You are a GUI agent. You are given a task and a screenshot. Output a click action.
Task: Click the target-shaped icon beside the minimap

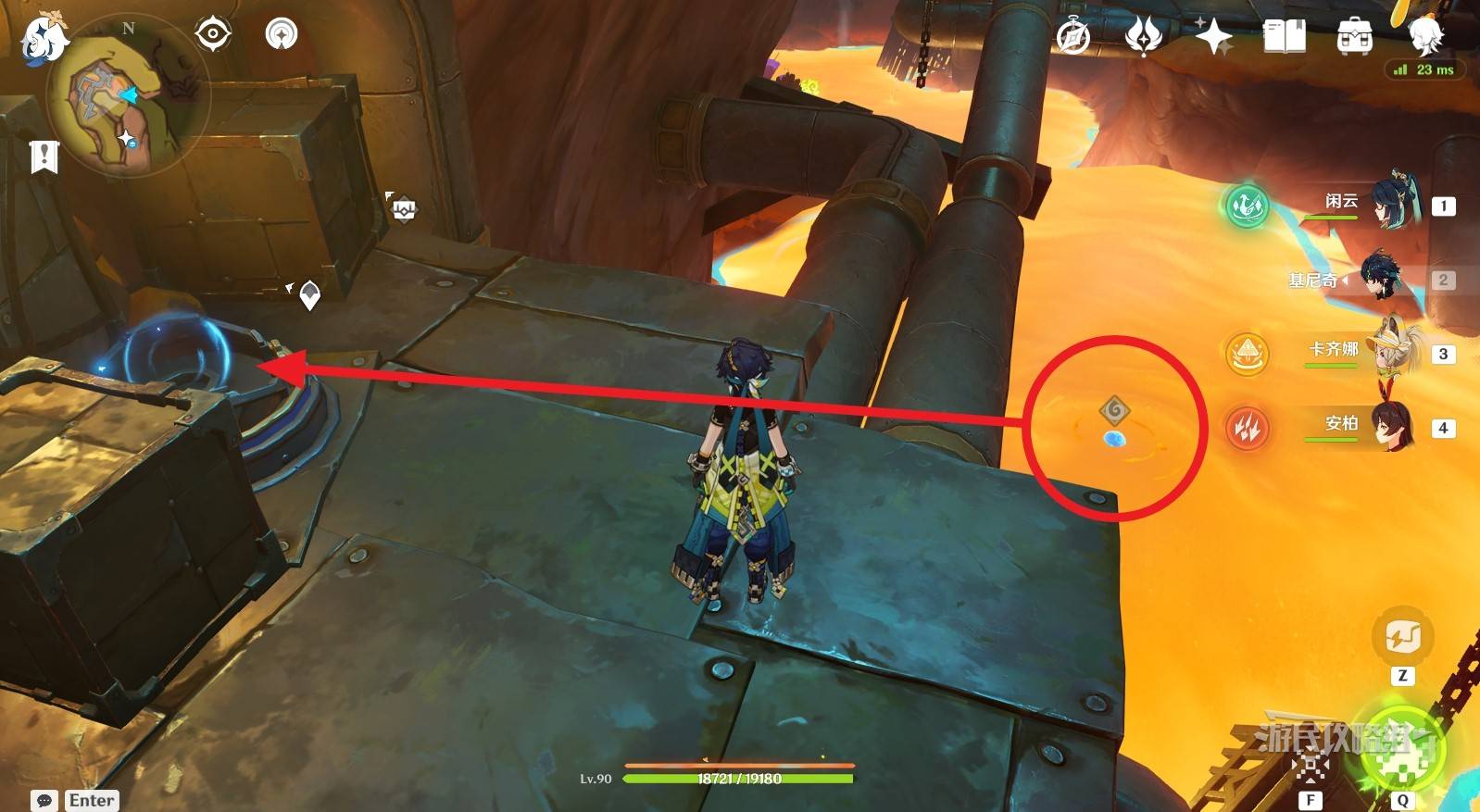(x=213, y=35)
